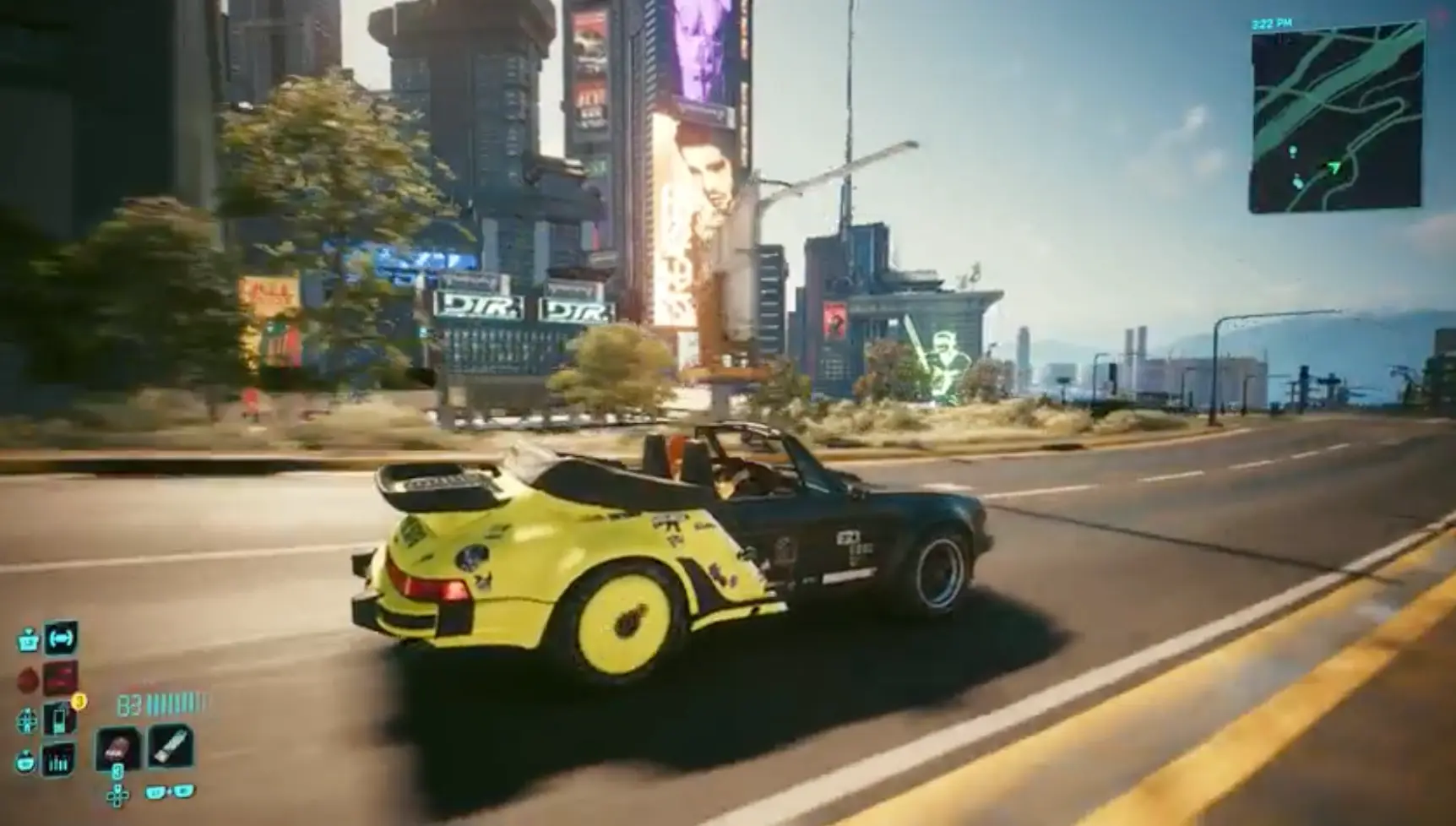Activate the slot with the bracketed dash icon
Viewport: 1456px width, 826px height.
pyautogui.click(x=60, y=639)
